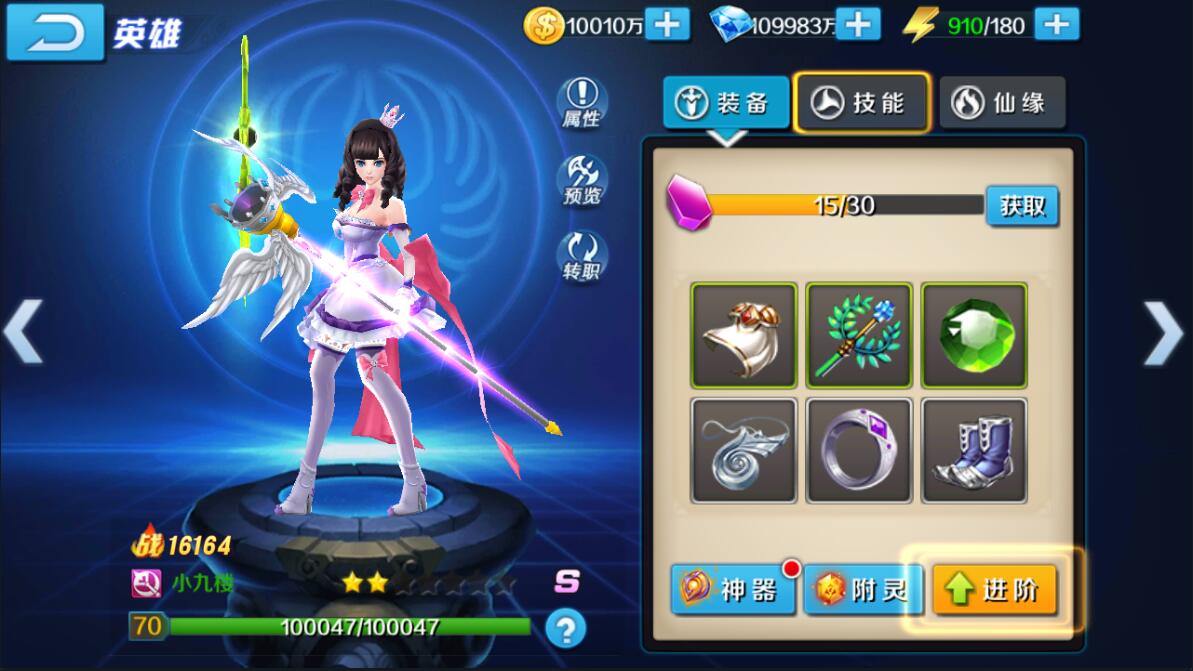Buy more diamonds with the plus button
Screen dimensions: 1193x671
click(x=858, y=23)
